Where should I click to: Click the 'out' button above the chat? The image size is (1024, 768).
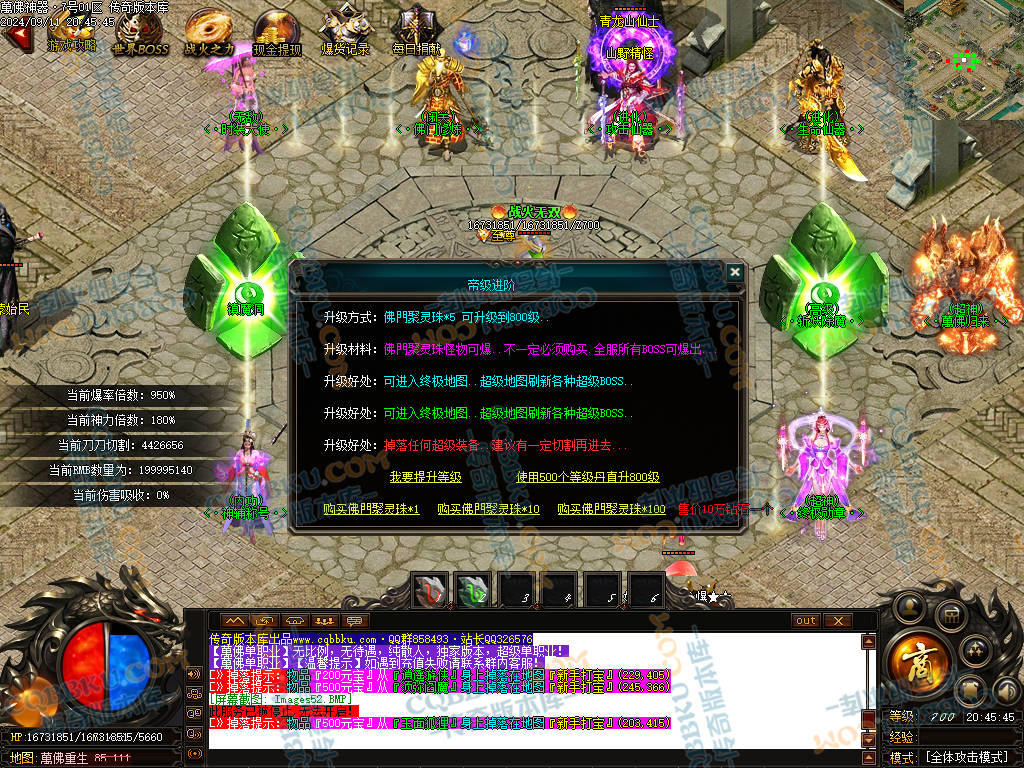point(805,621)
